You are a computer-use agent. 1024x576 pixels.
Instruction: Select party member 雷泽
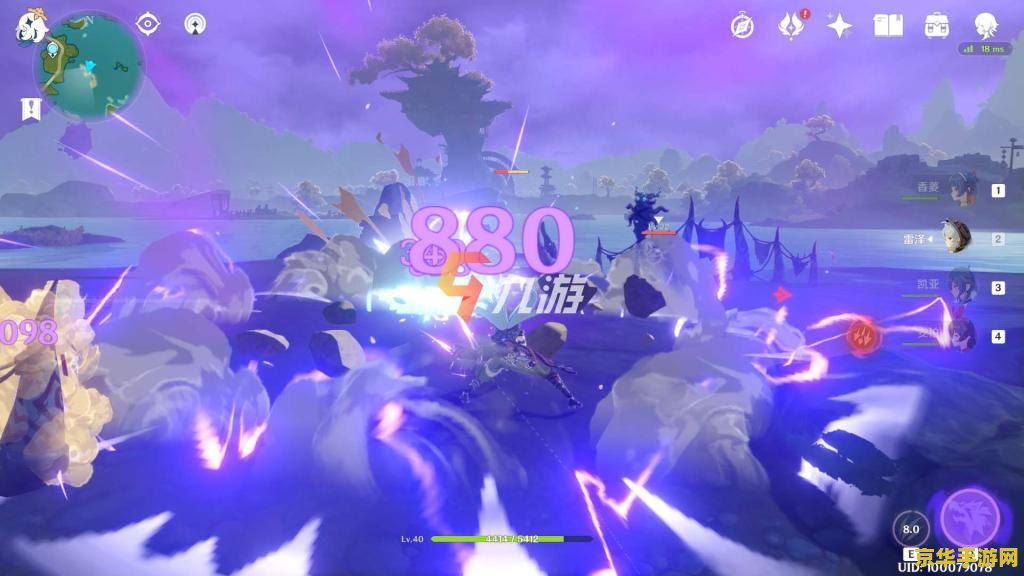click(961, 239)
